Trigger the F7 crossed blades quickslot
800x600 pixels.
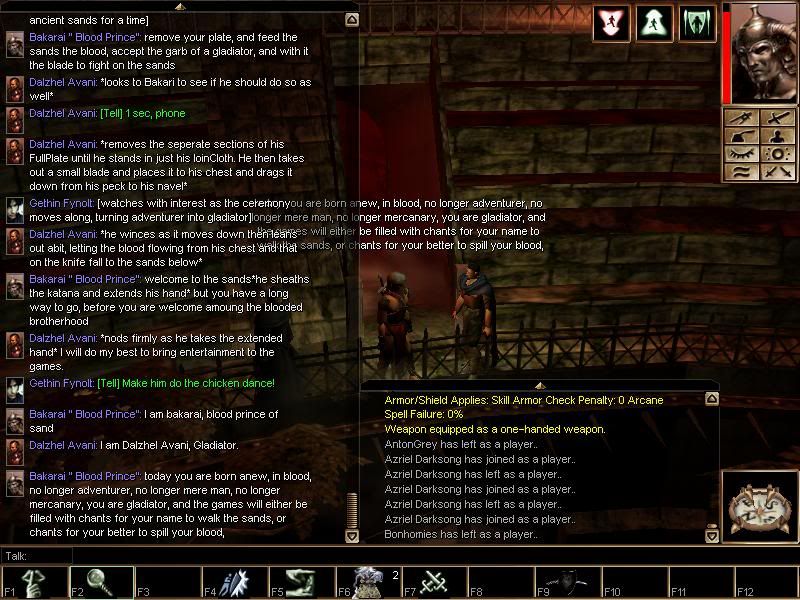[434, 581]
